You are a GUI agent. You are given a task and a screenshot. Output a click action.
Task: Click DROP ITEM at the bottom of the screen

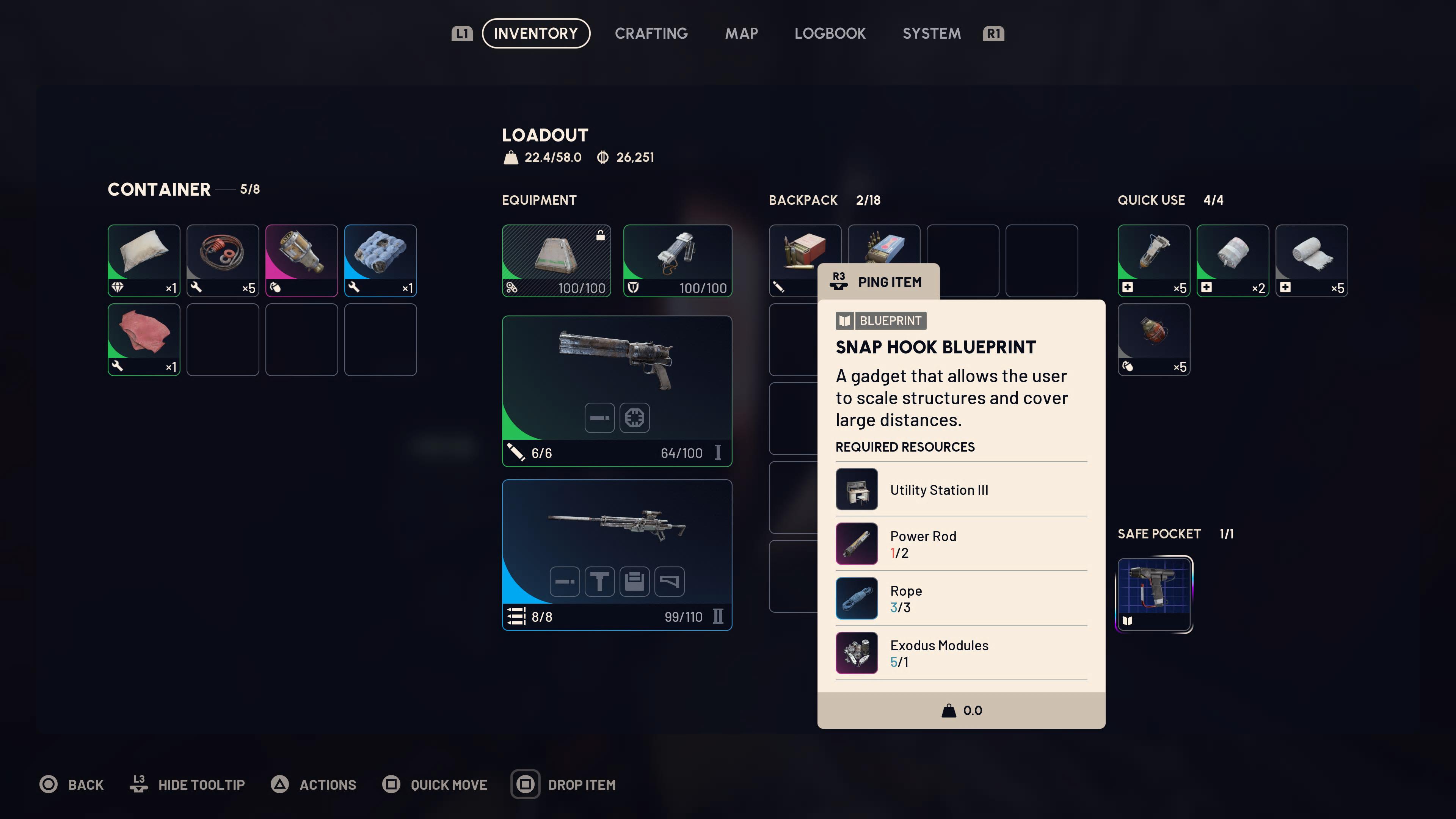pyautogui.click(x=582, y=784)
